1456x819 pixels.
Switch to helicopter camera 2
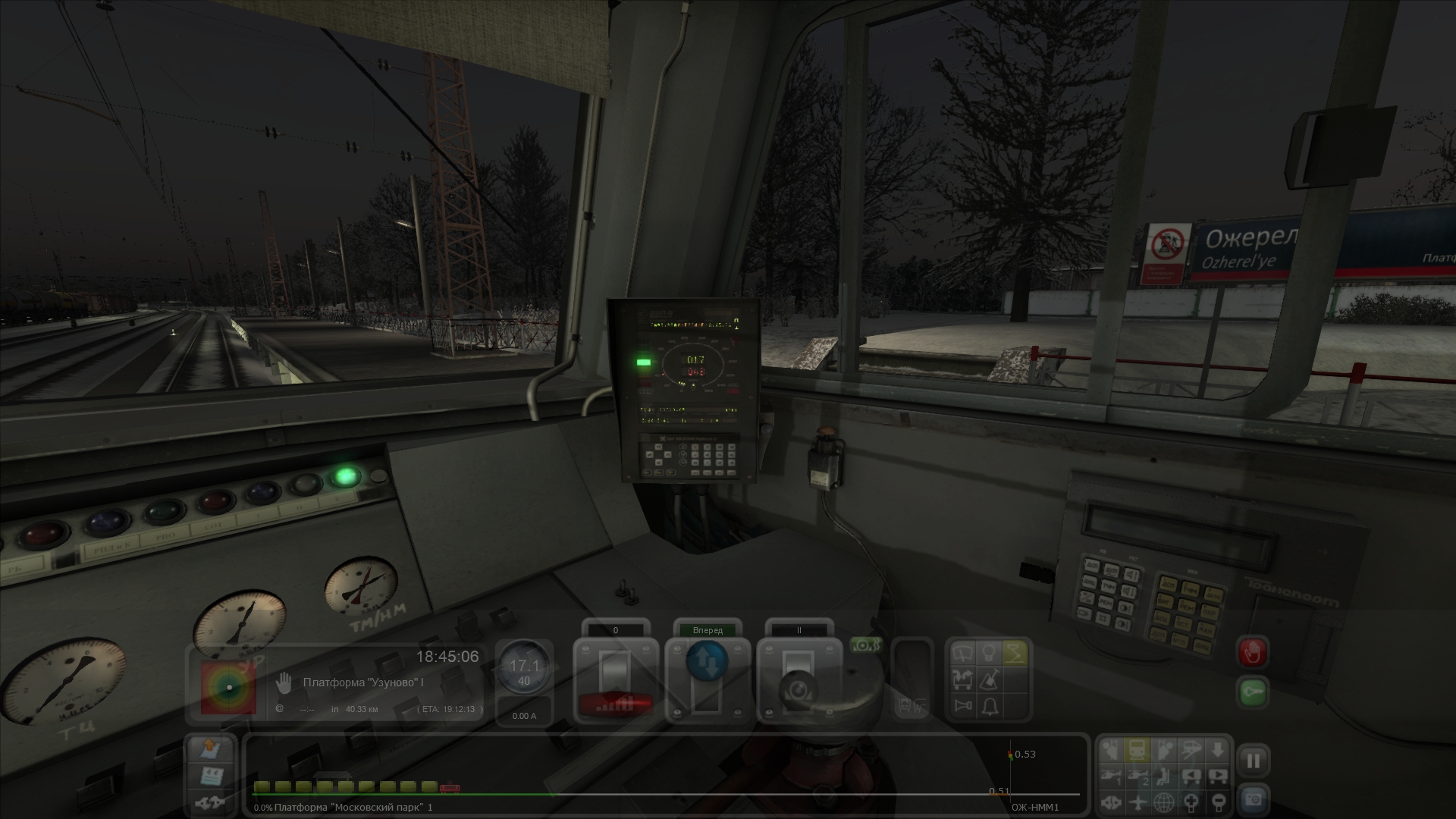1137,777
